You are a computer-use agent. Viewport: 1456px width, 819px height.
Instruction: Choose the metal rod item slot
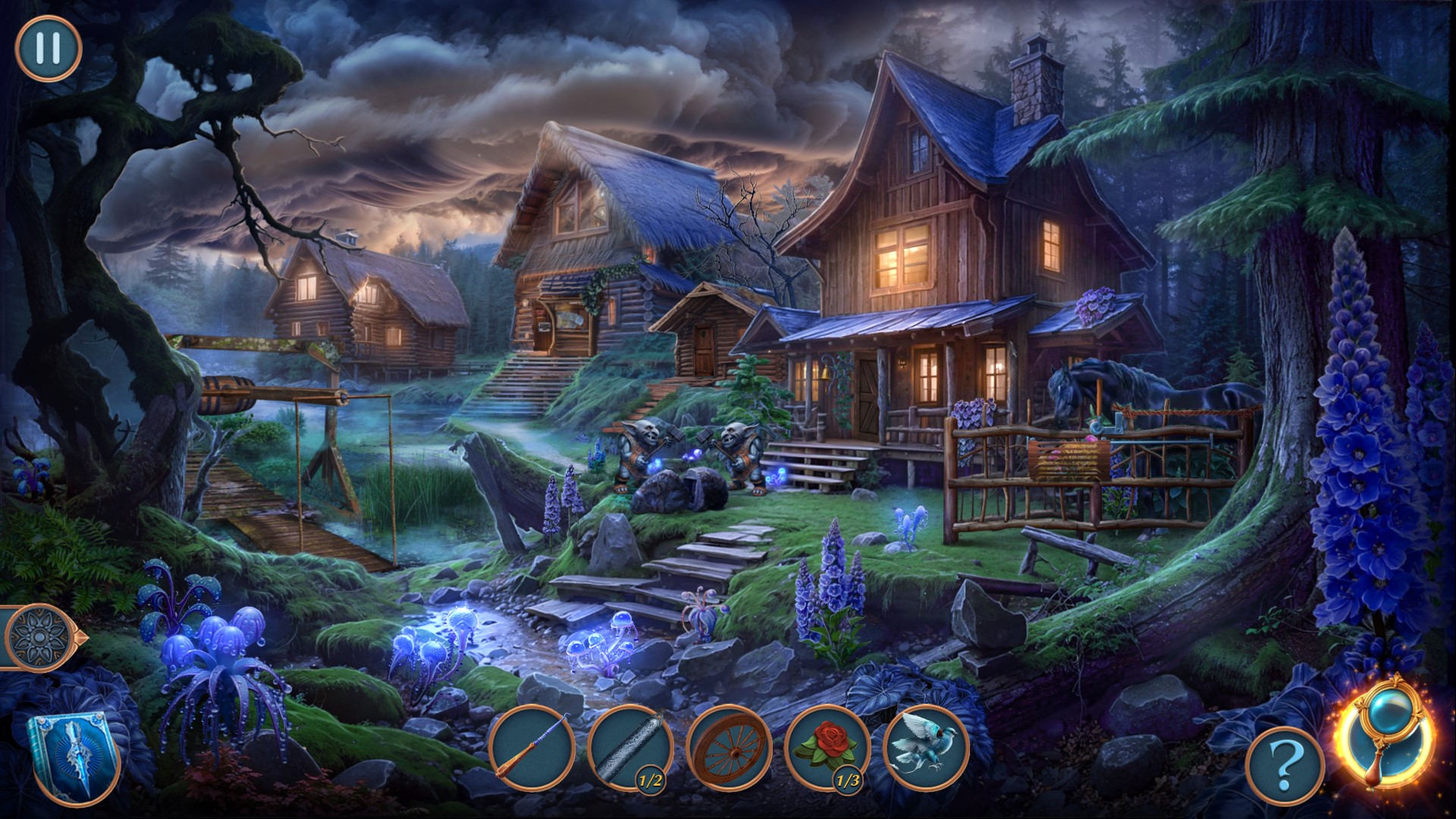[629, 747]
